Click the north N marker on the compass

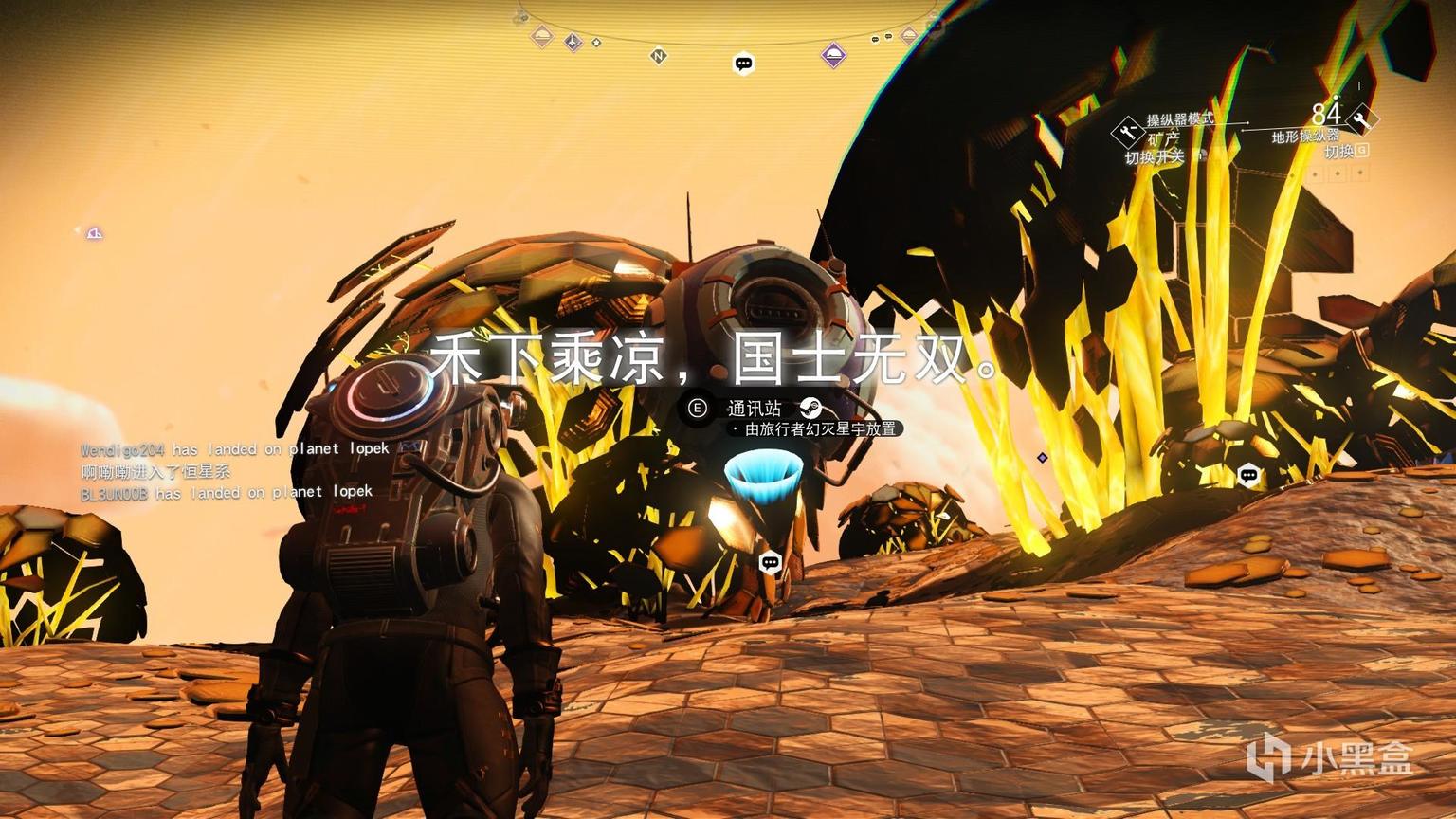tap(658, 56)
